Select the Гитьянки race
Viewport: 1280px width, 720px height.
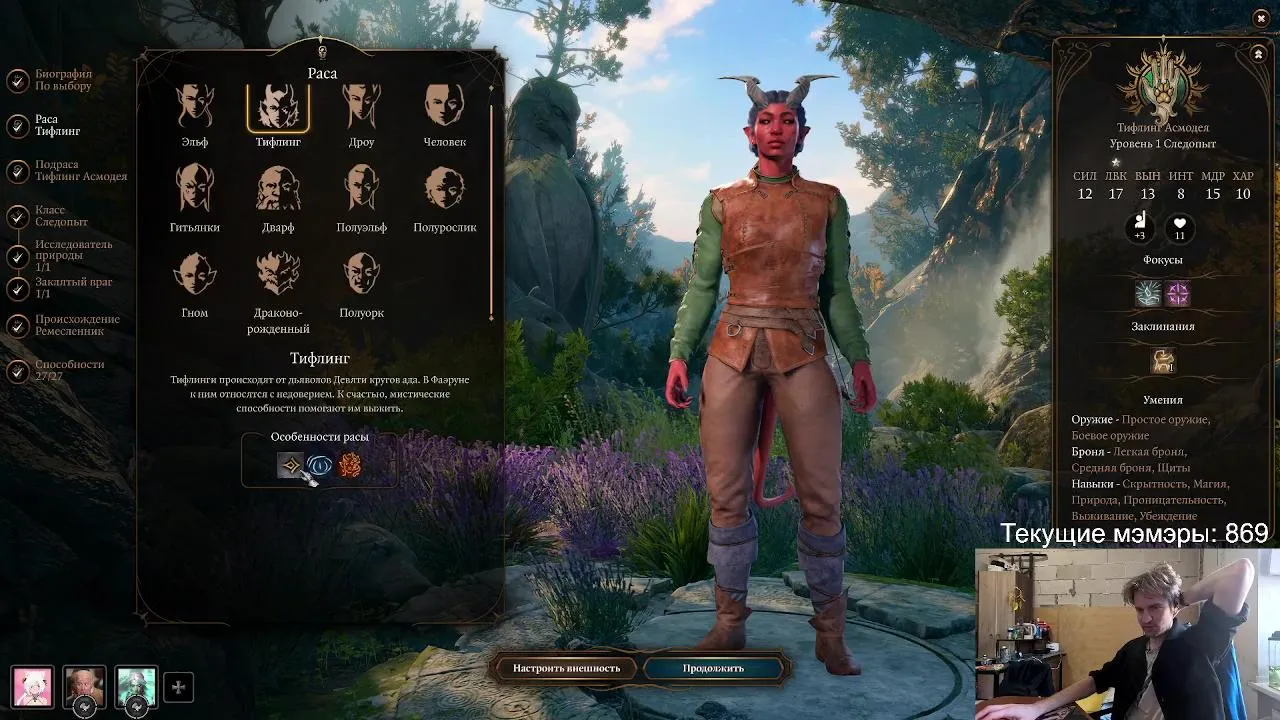[195, 190]
